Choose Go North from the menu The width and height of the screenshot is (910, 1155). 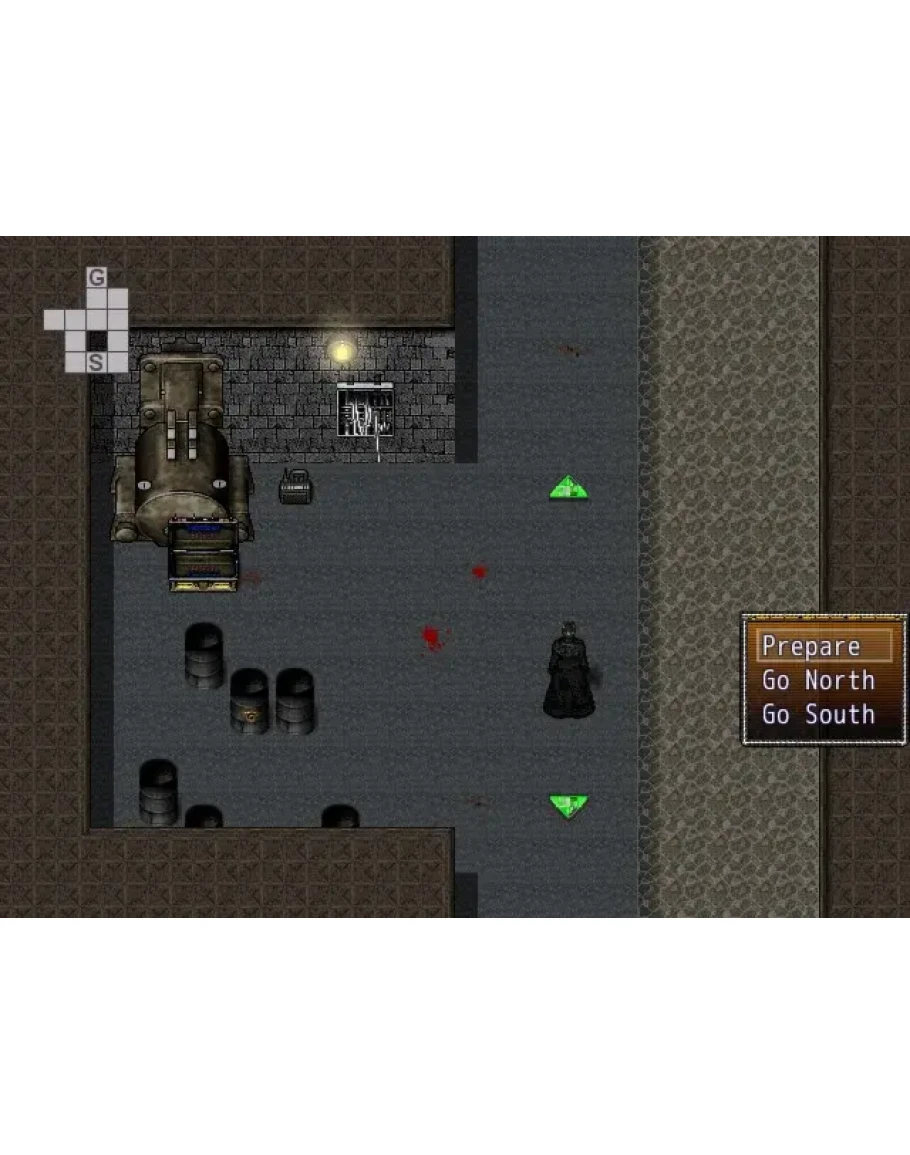817,681
